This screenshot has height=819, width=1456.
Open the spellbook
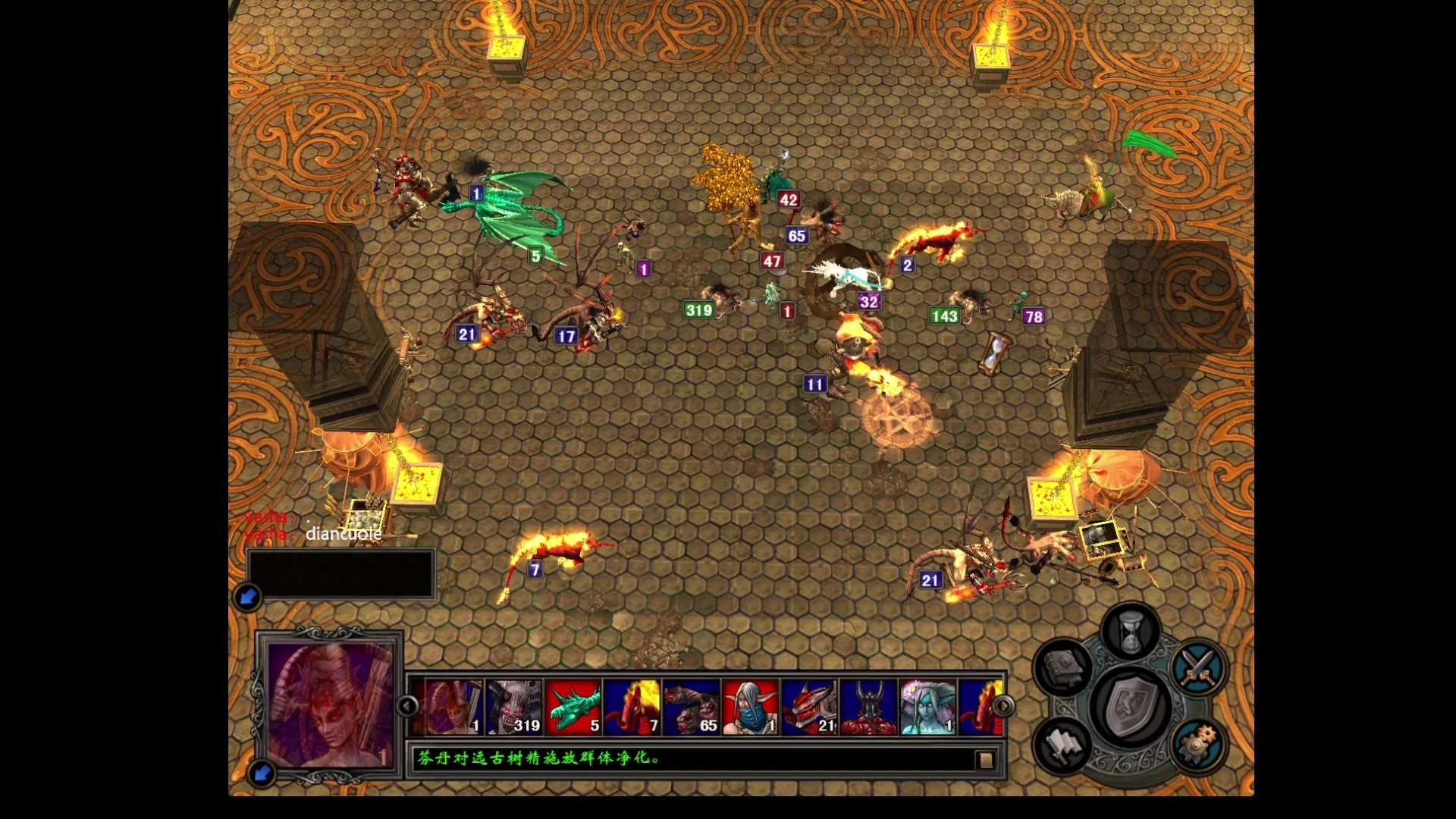(1062, 667)
